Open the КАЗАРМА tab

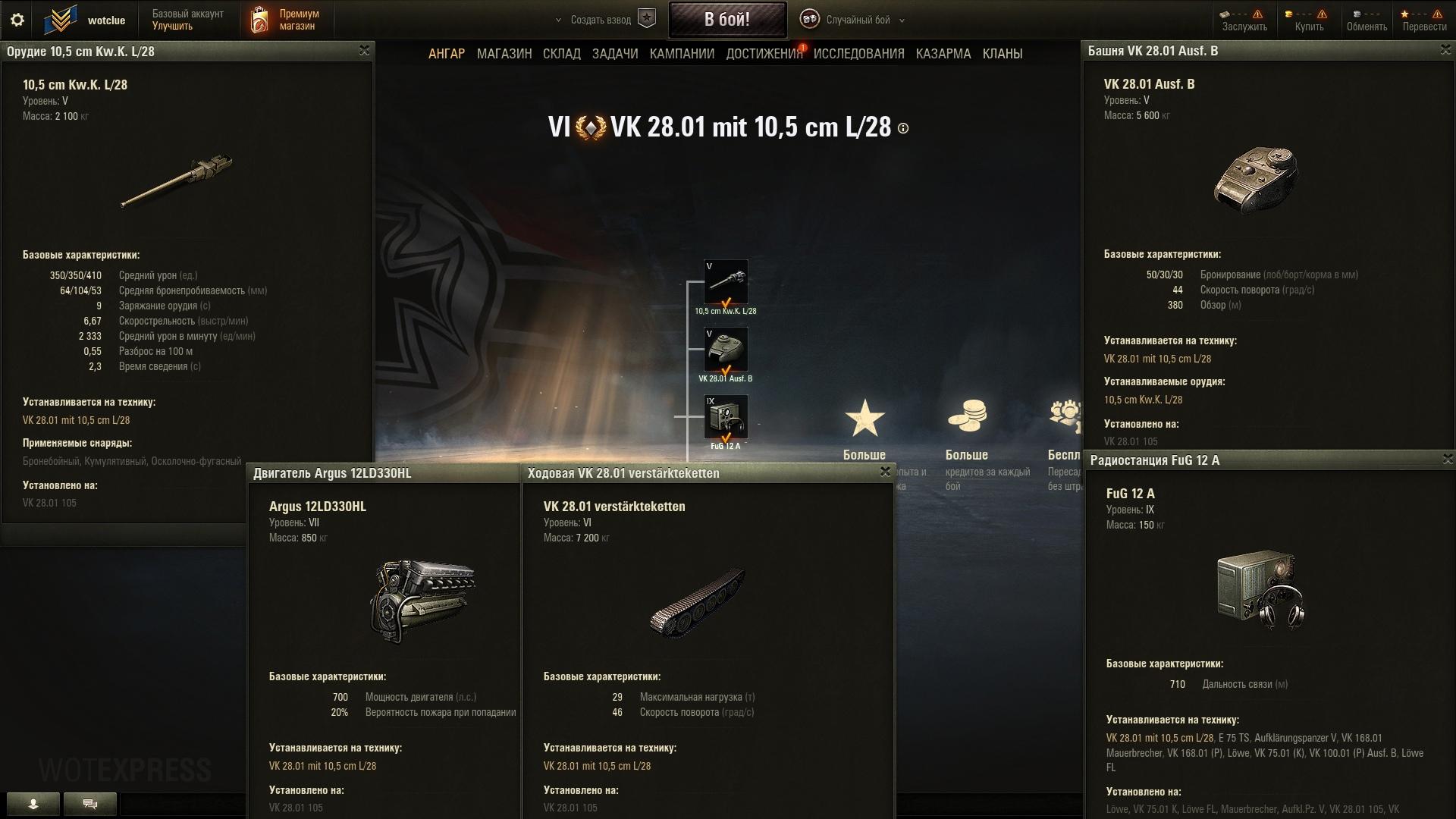tap(943, 54)
